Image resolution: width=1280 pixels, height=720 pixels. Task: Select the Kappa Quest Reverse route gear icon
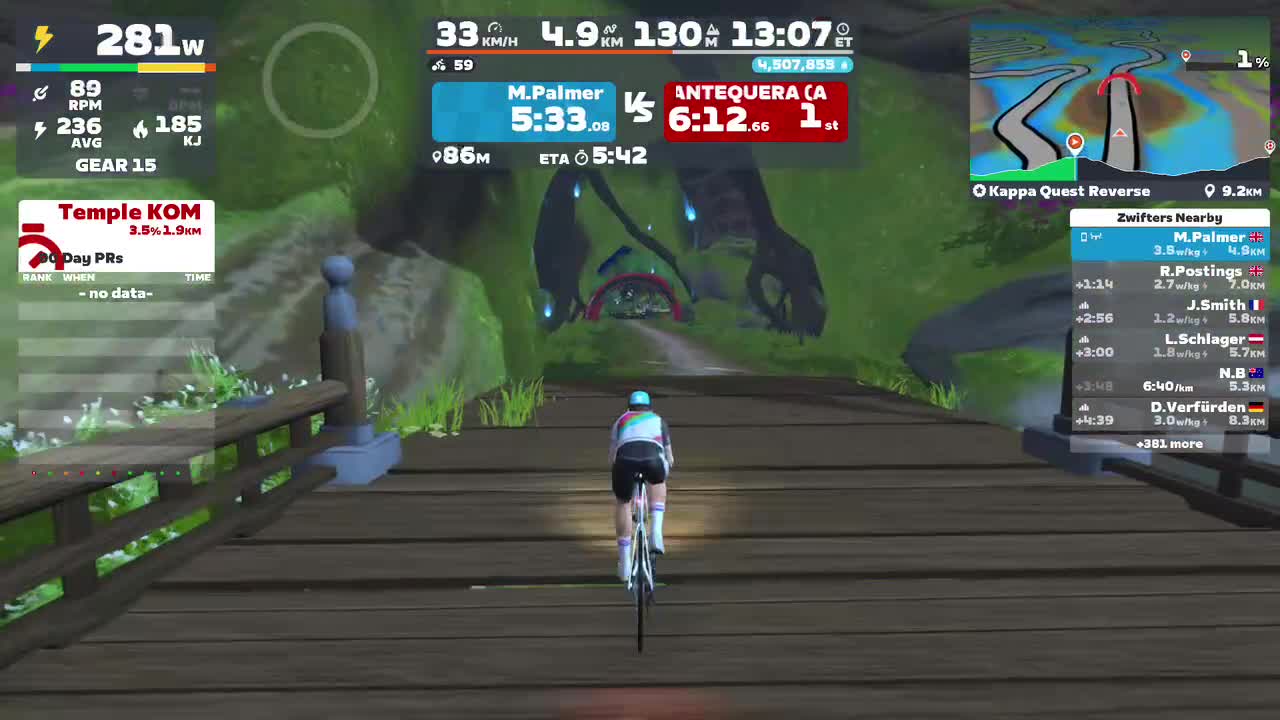point(979,191)
